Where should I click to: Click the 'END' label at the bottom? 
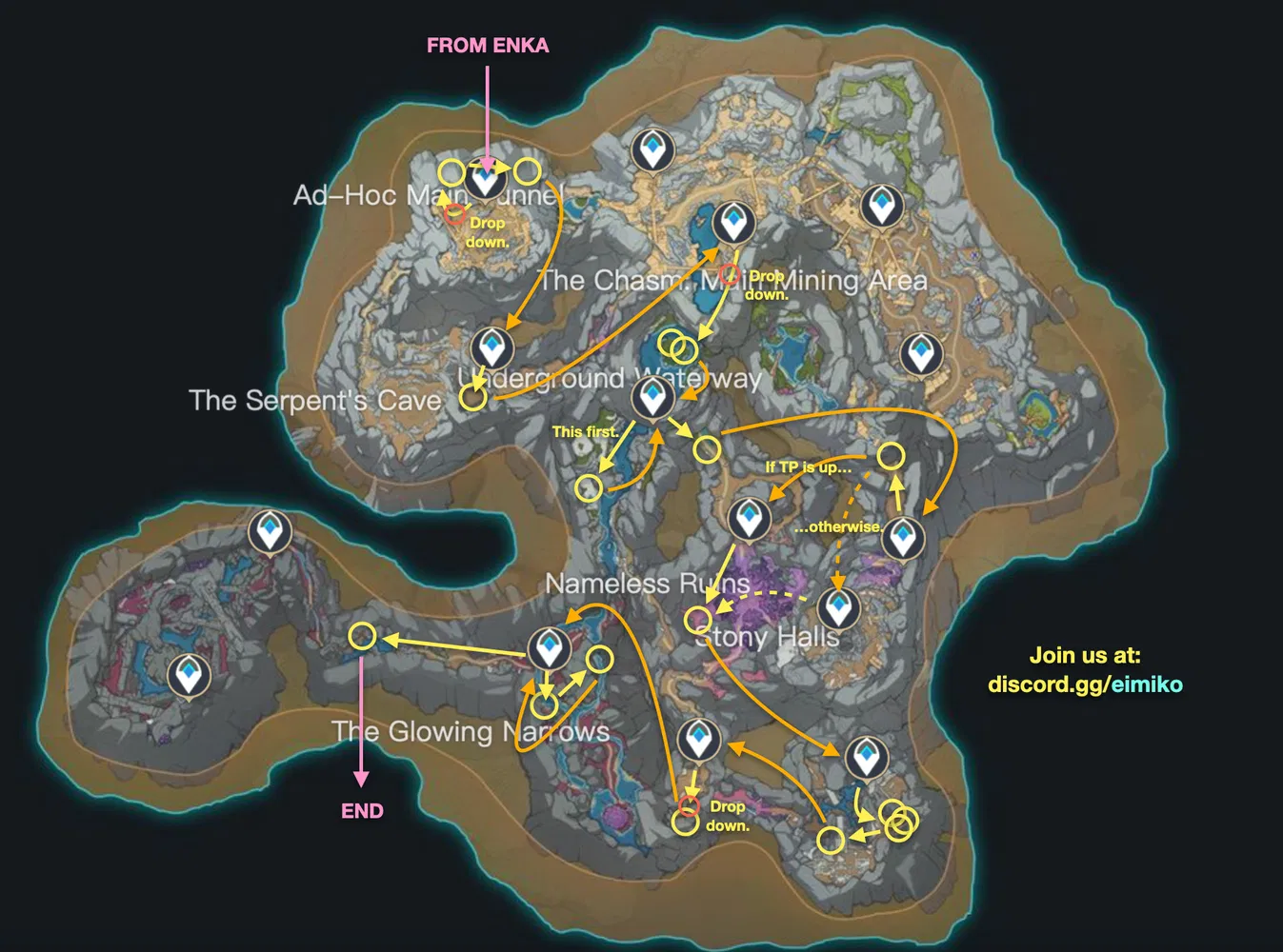[362, 810]
